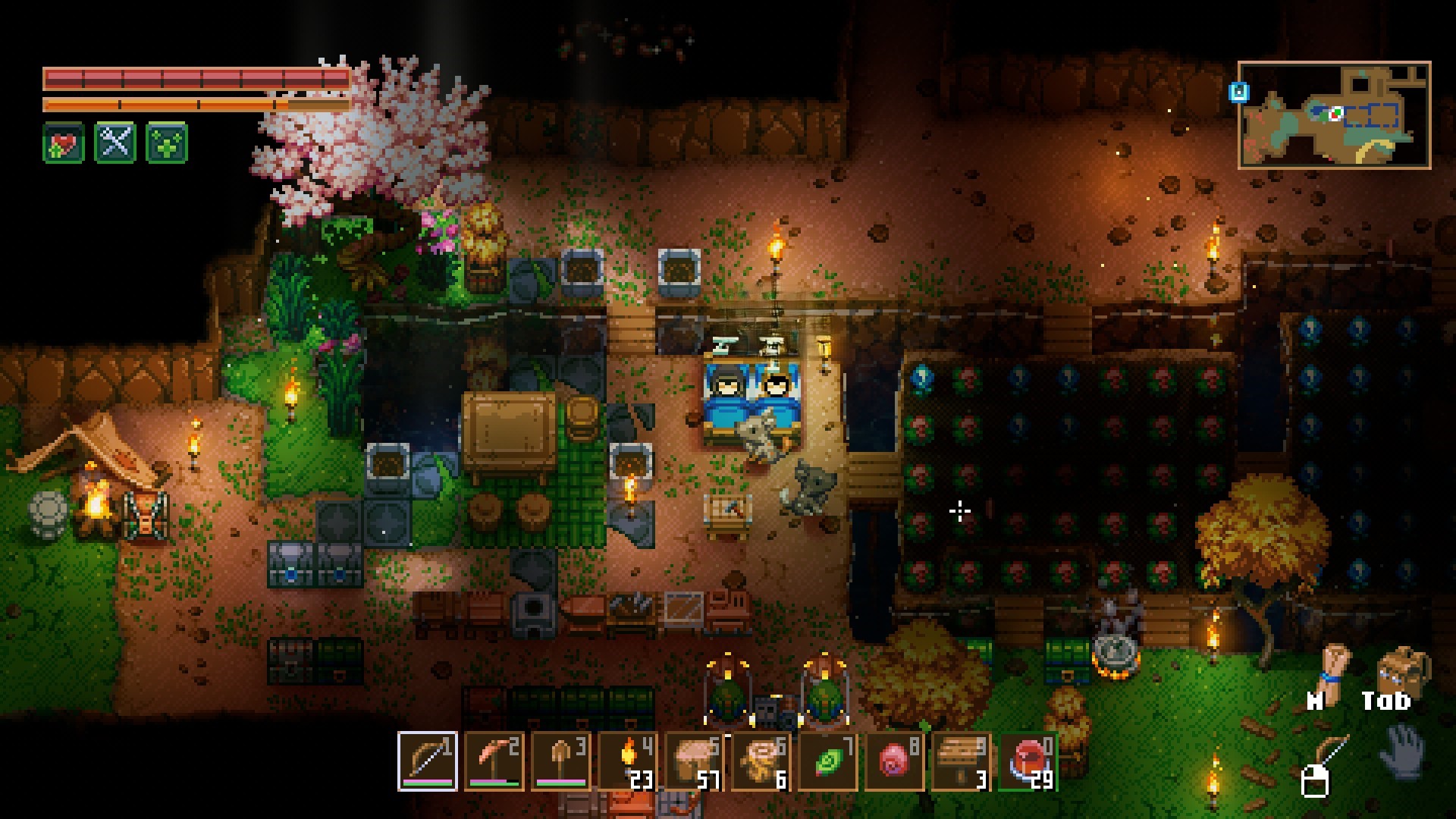The image size is (1456, 819).
Task: Equip the shovel from the hotbar
Action: [560, 761]
